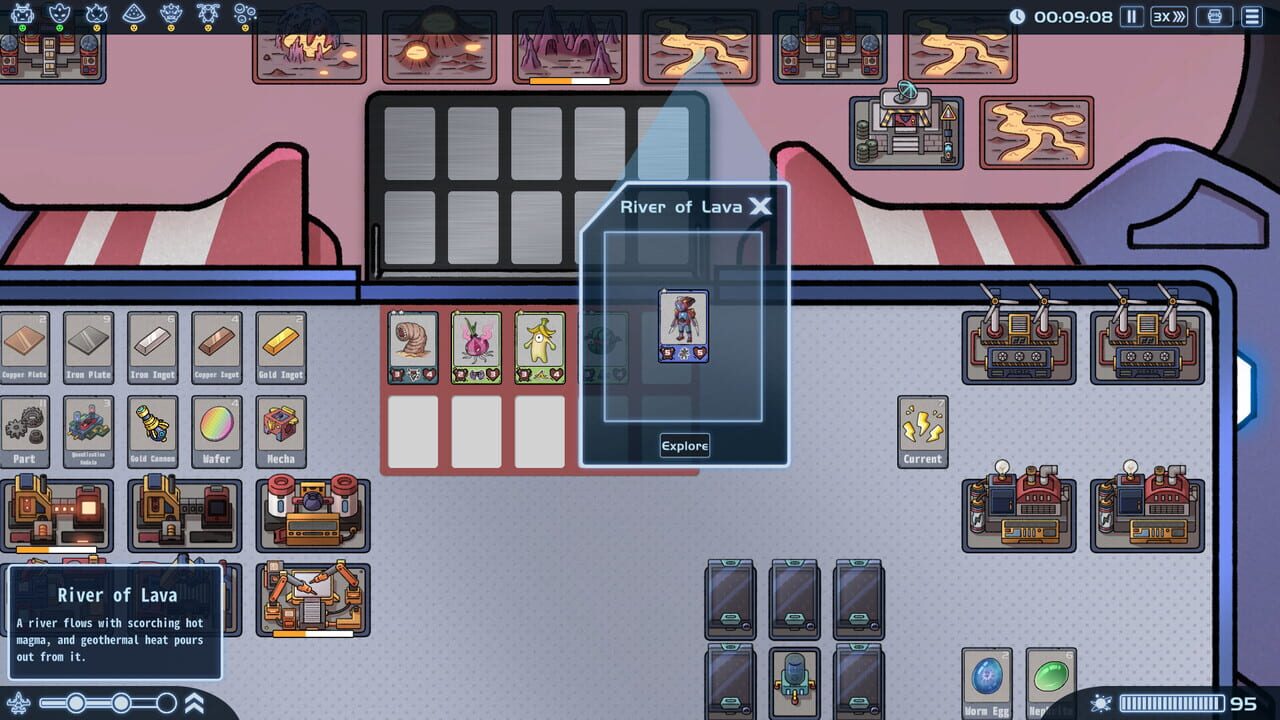Toggle the 3X game speed
The image size is (1280, 720).
tap(1168, 16)
